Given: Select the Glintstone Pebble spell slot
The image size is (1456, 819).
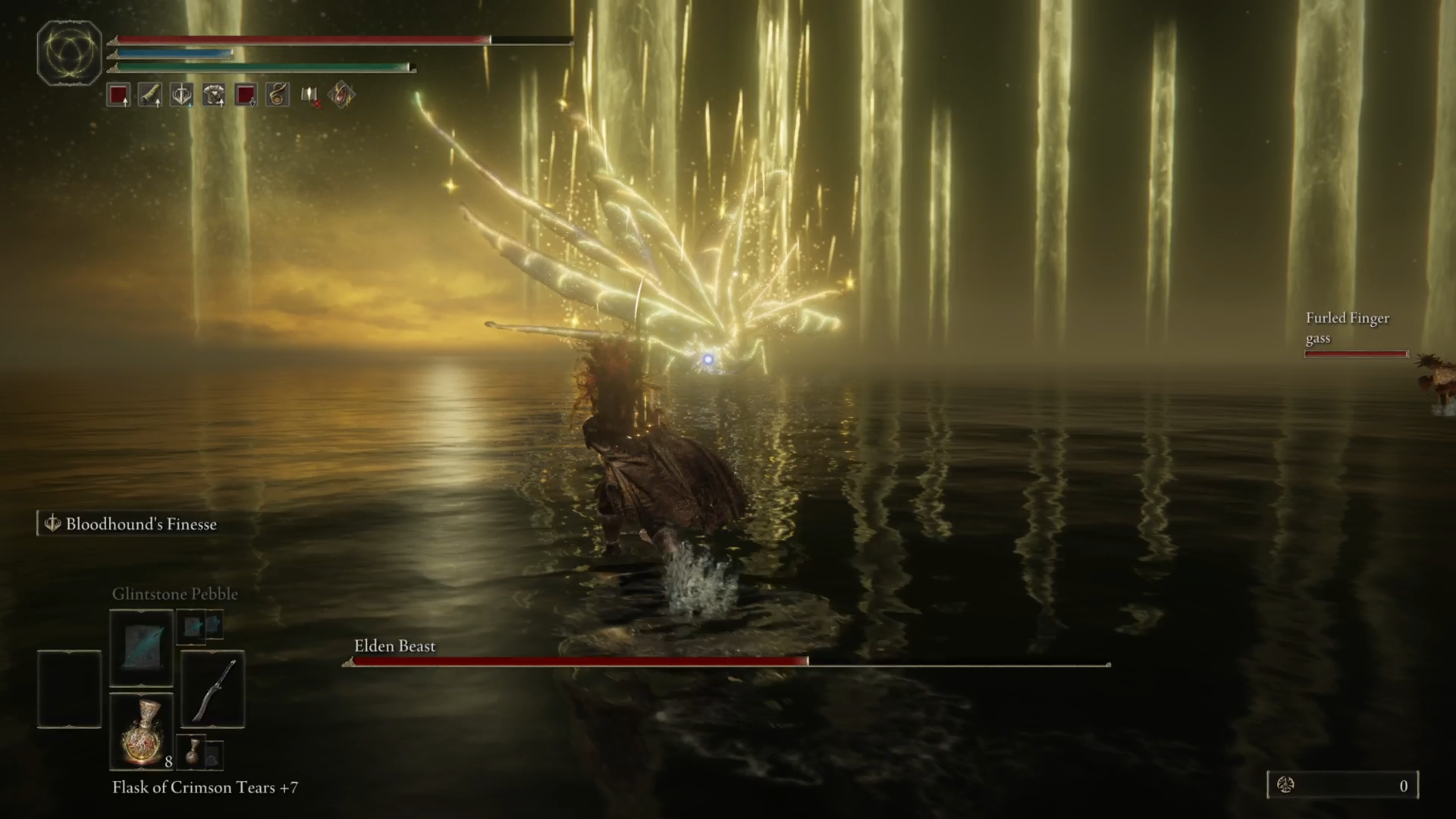Looking at the screenshot, I should click(x=141, y=647).
